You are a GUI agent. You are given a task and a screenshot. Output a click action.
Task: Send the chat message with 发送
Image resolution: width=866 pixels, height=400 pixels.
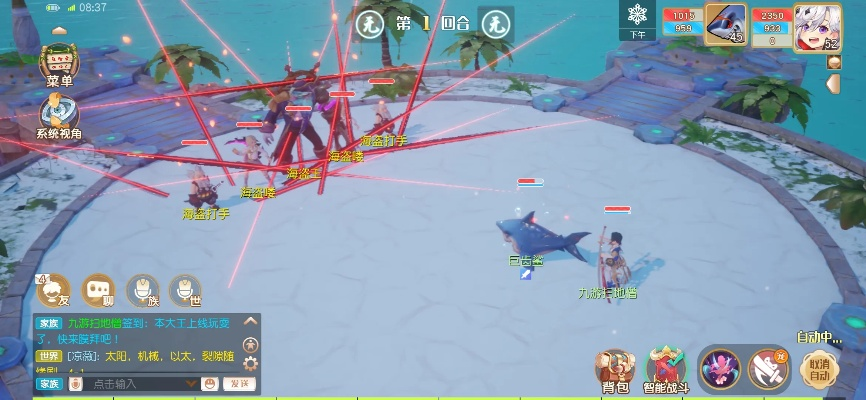tap(238, 384)
